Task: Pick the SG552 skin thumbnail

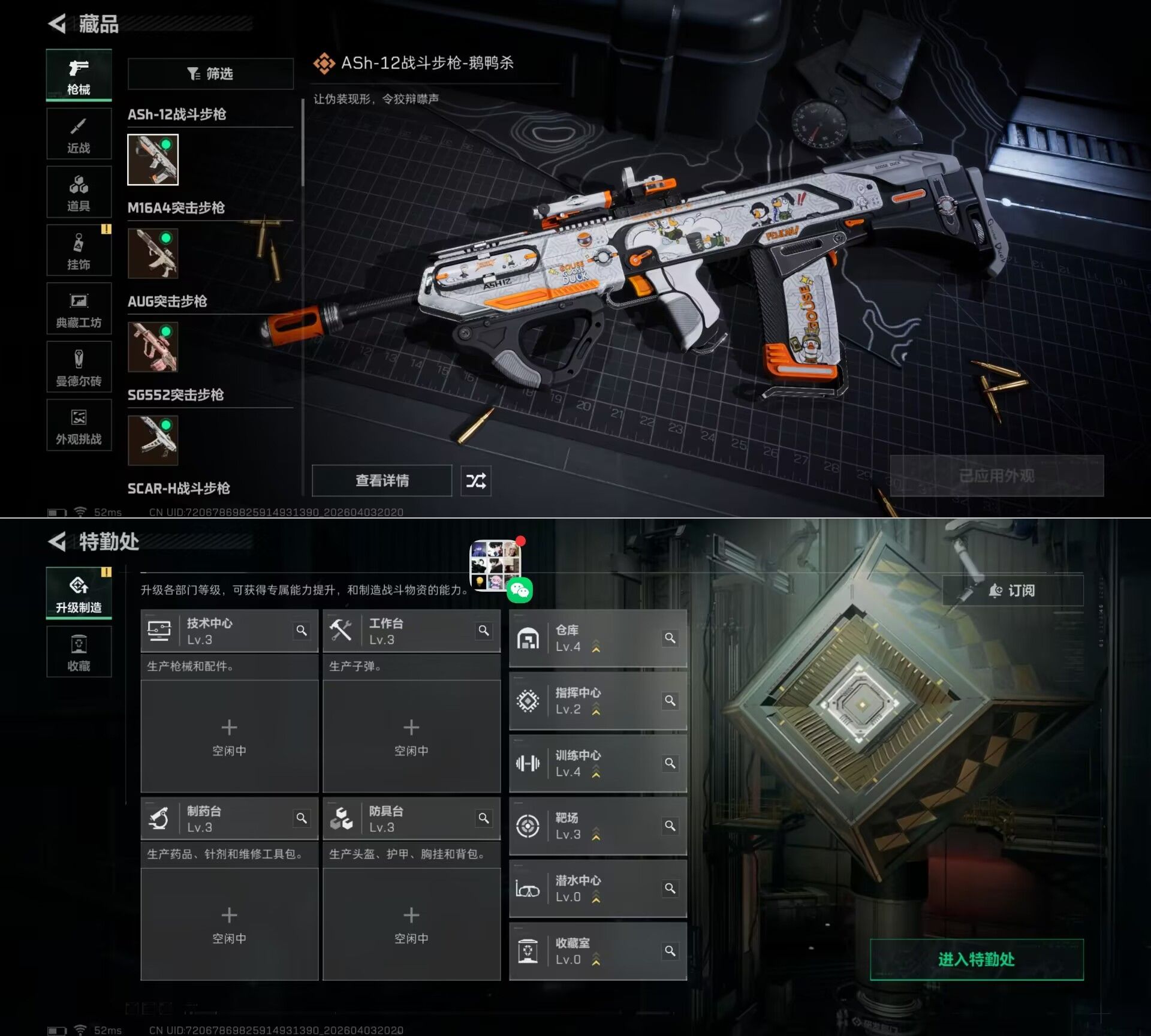Action: coord(153,440)
